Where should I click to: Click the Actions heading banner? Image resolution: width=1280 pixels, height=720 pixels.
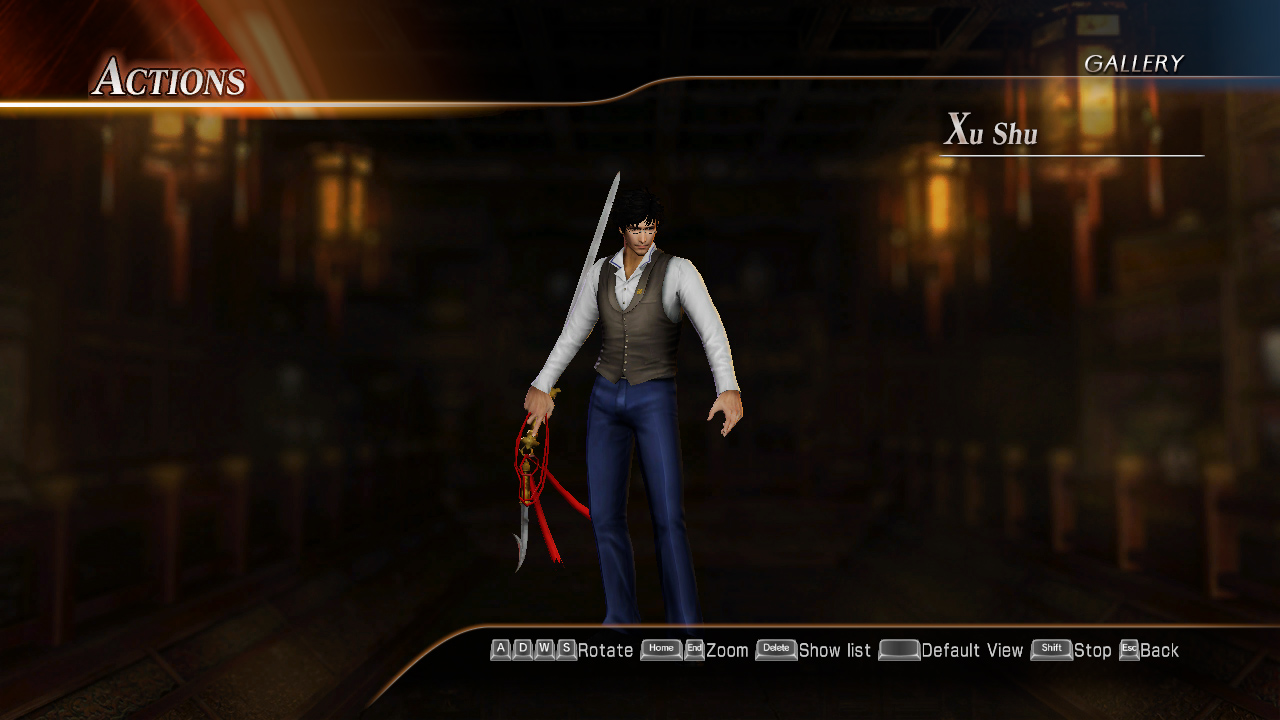tap(172, 79)
